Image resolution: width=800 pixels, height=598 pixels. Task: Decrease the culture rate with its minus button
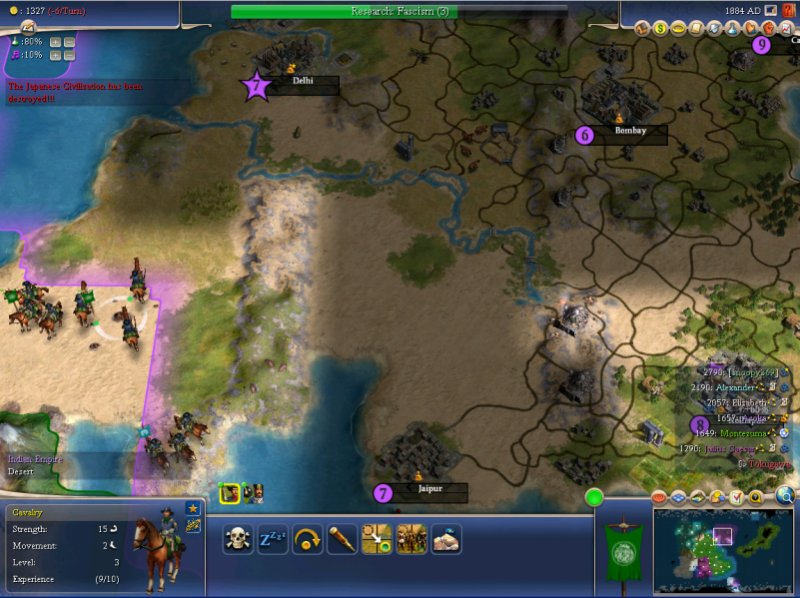click(70, 55)
